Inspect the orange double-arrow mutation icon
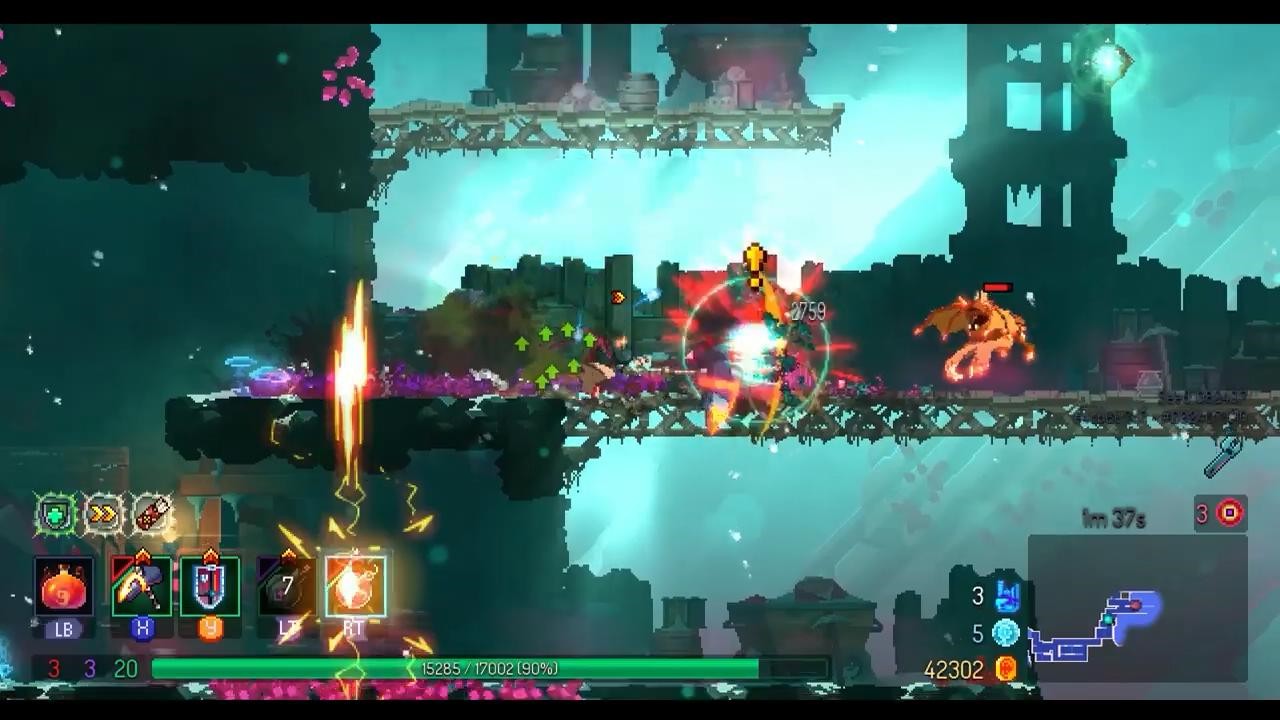This screenshot has width=1280, height=720. (103, 516)
